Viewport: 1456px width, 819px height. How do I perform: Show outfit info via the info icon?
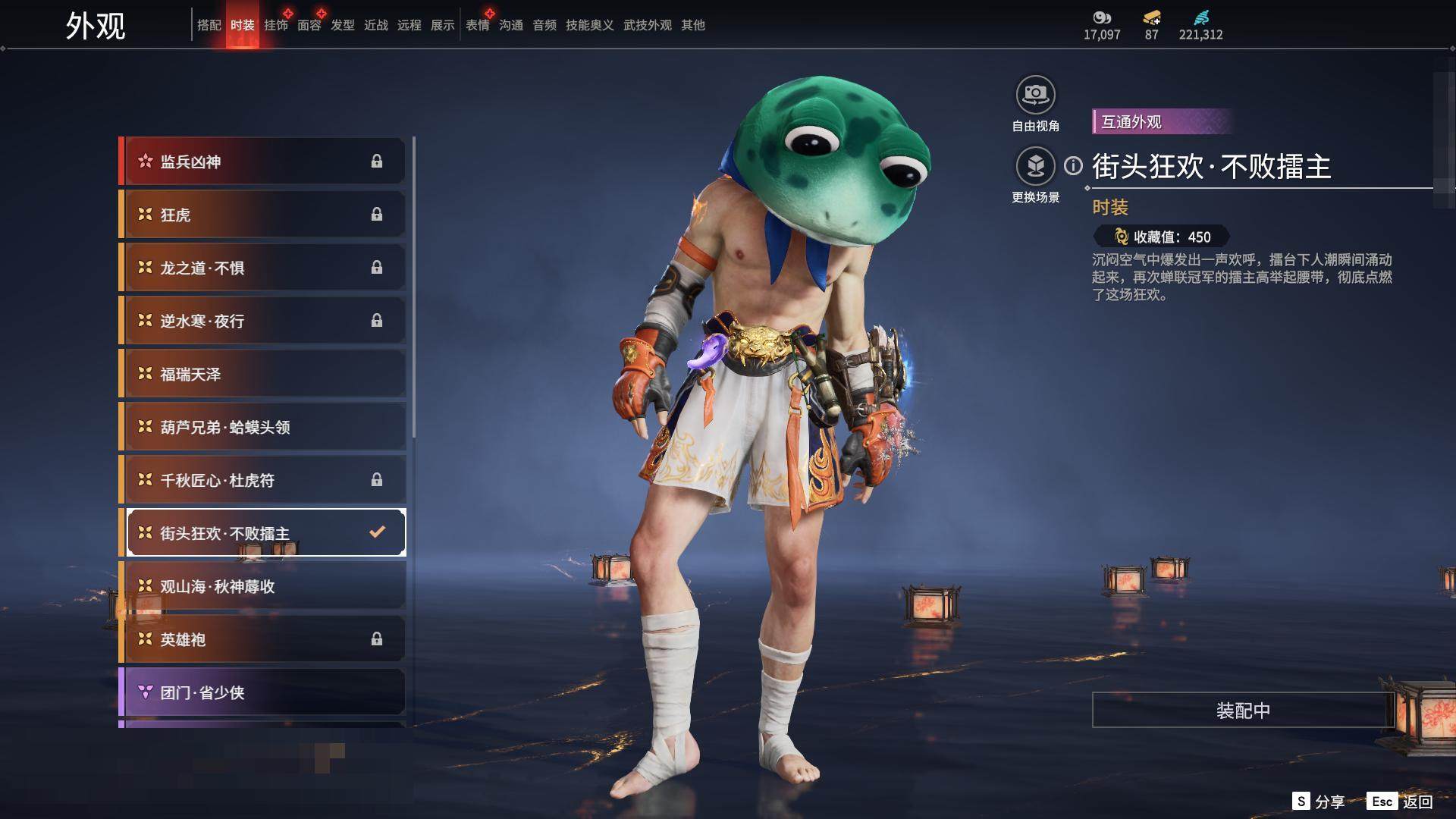click(1073, 165)
